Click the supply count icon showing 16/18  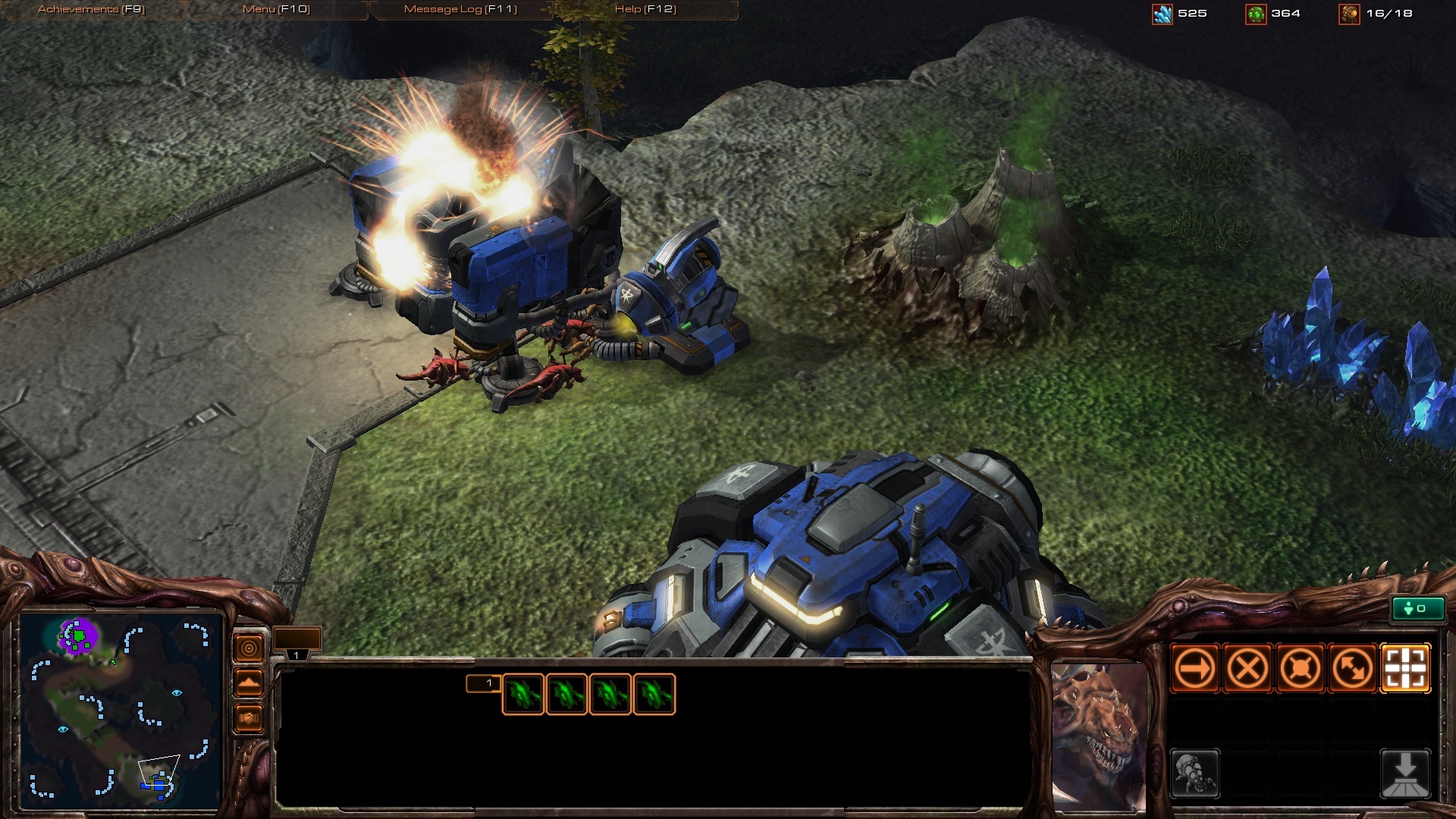point(1350,13)
